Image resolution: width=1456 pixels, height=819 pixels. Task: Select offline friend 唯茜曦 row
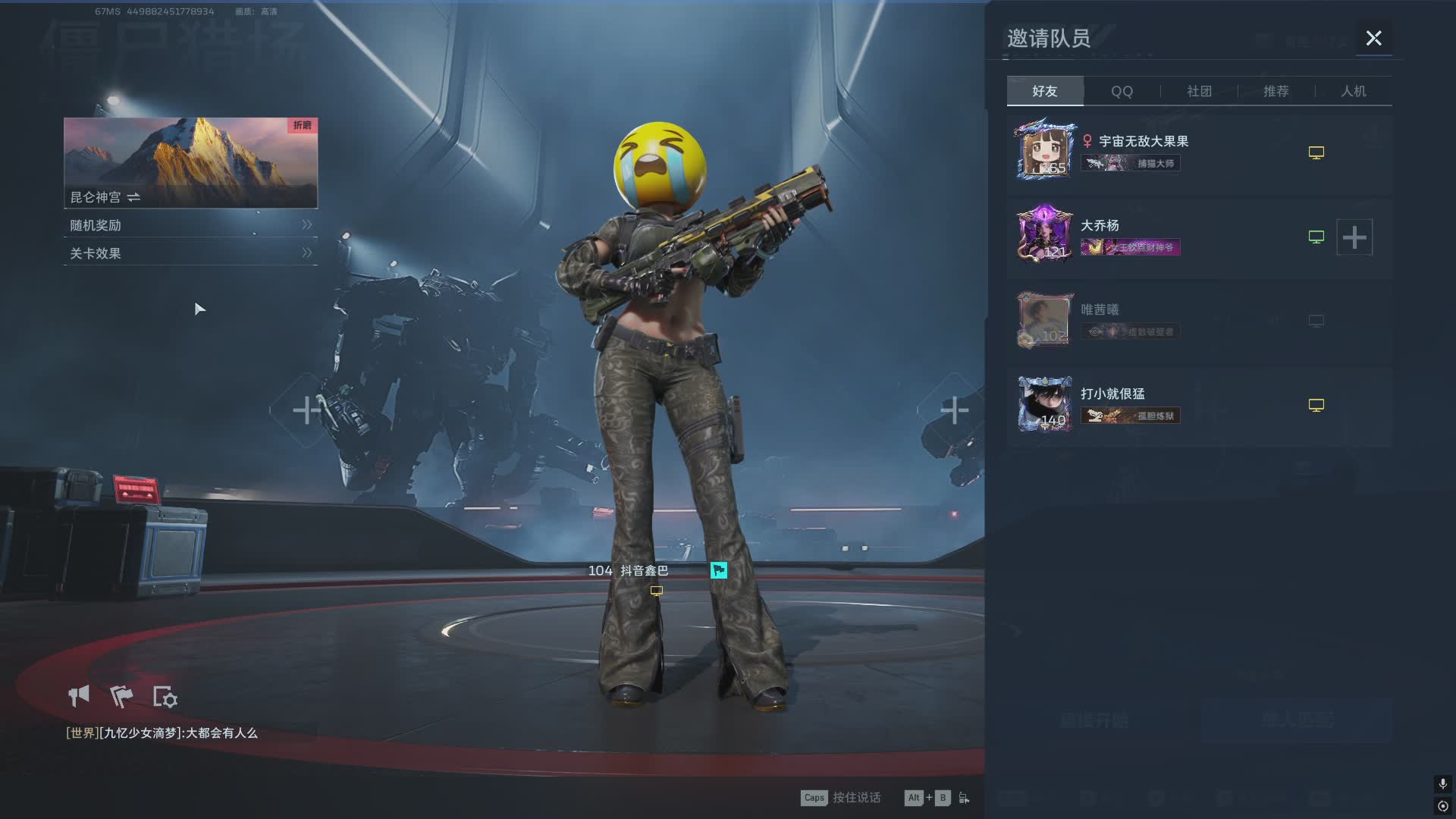point(1100,310)
